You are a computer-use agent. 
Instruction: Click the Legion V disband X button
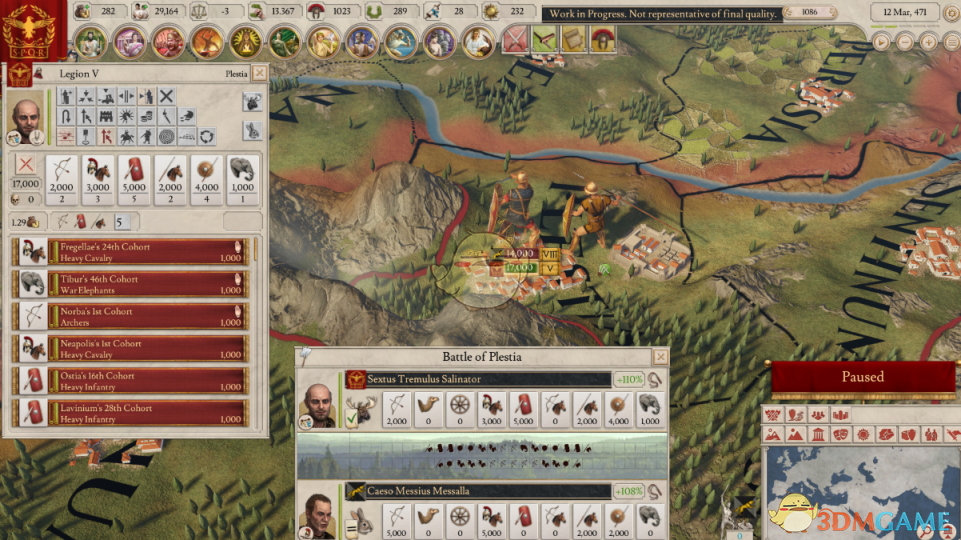[25, 166]
